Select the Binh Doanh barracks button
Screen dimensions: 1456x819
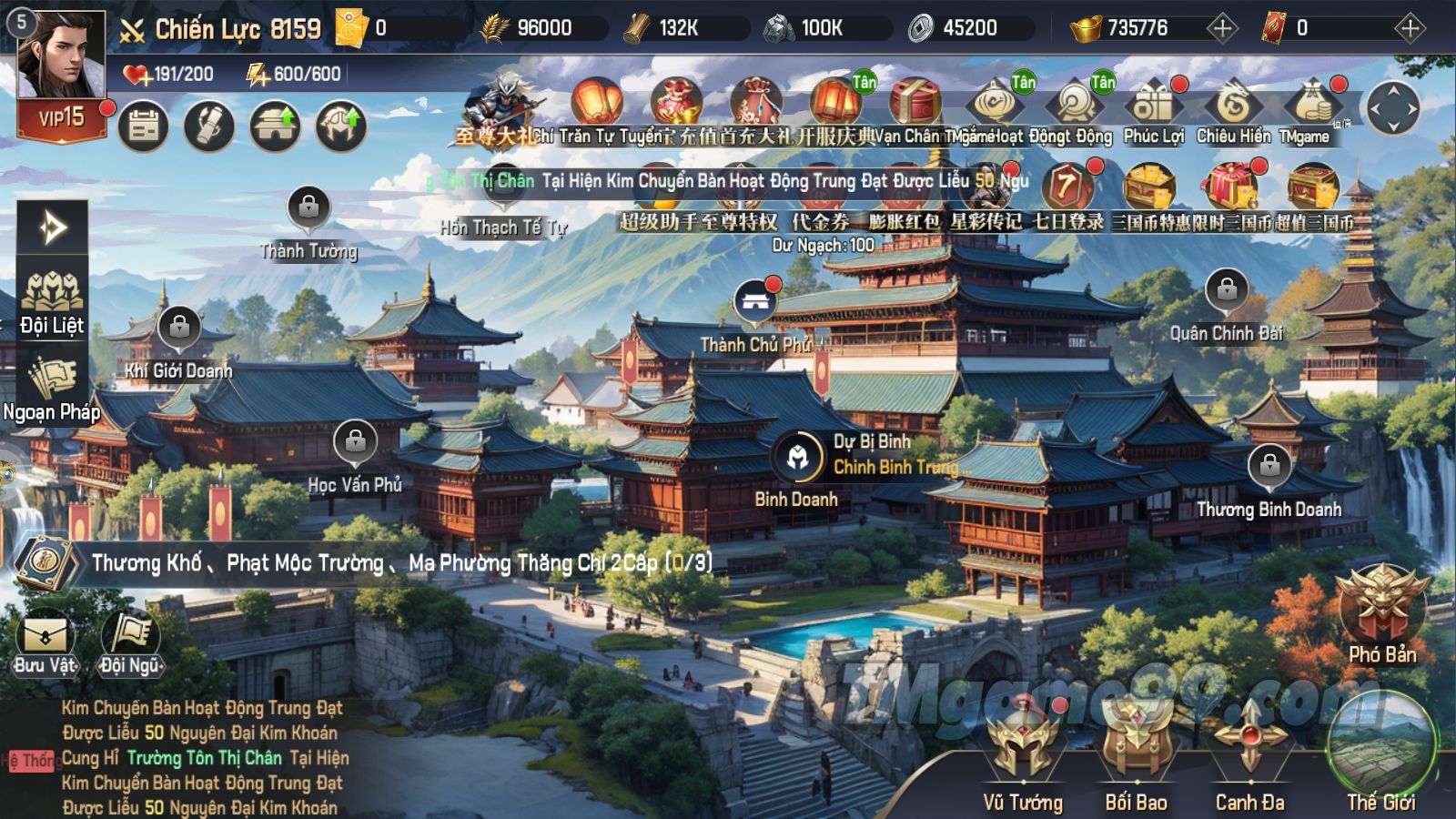[797, 458]
